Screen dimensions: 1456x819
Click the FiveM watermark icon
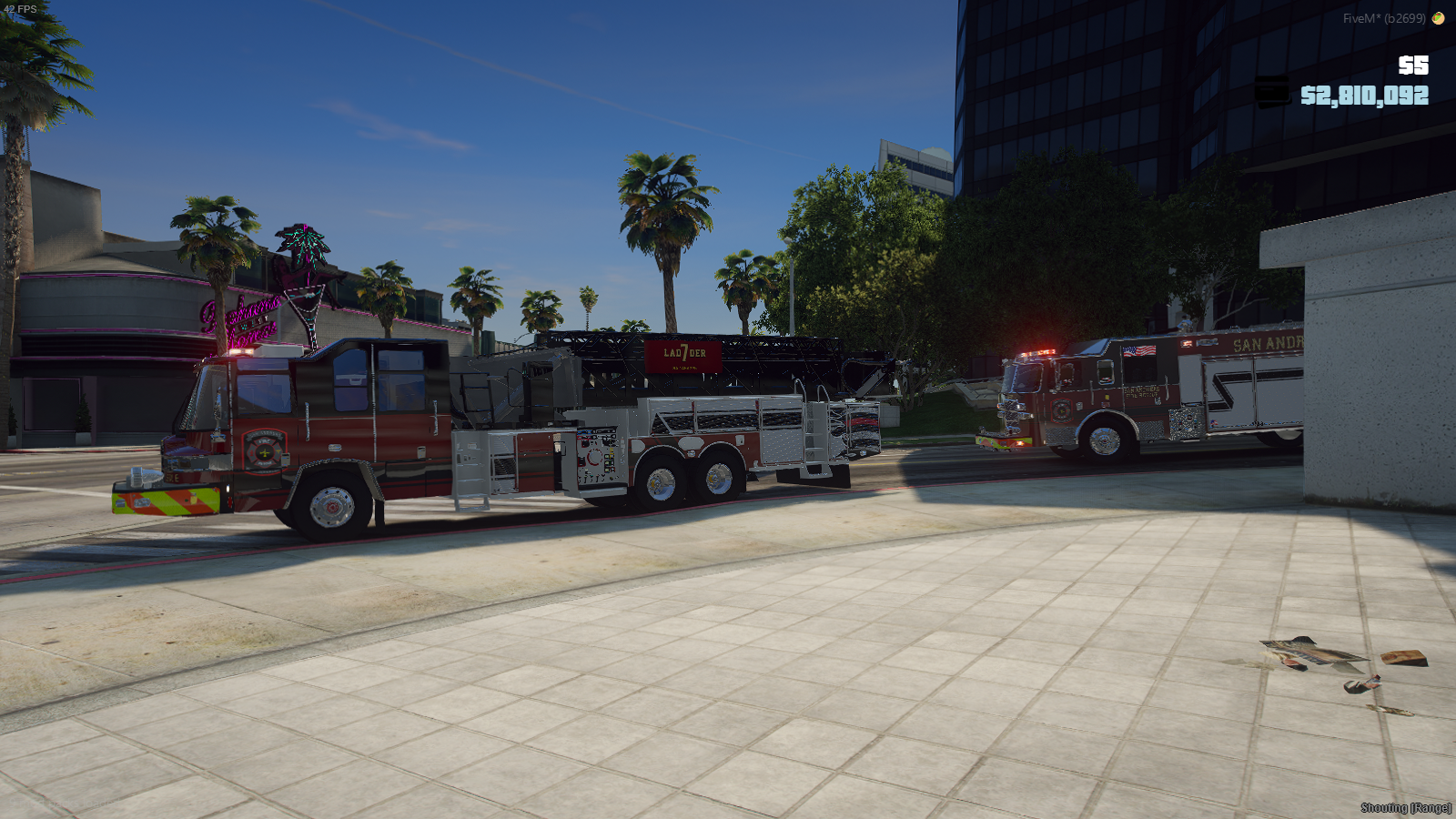[x=1439, y=18]
